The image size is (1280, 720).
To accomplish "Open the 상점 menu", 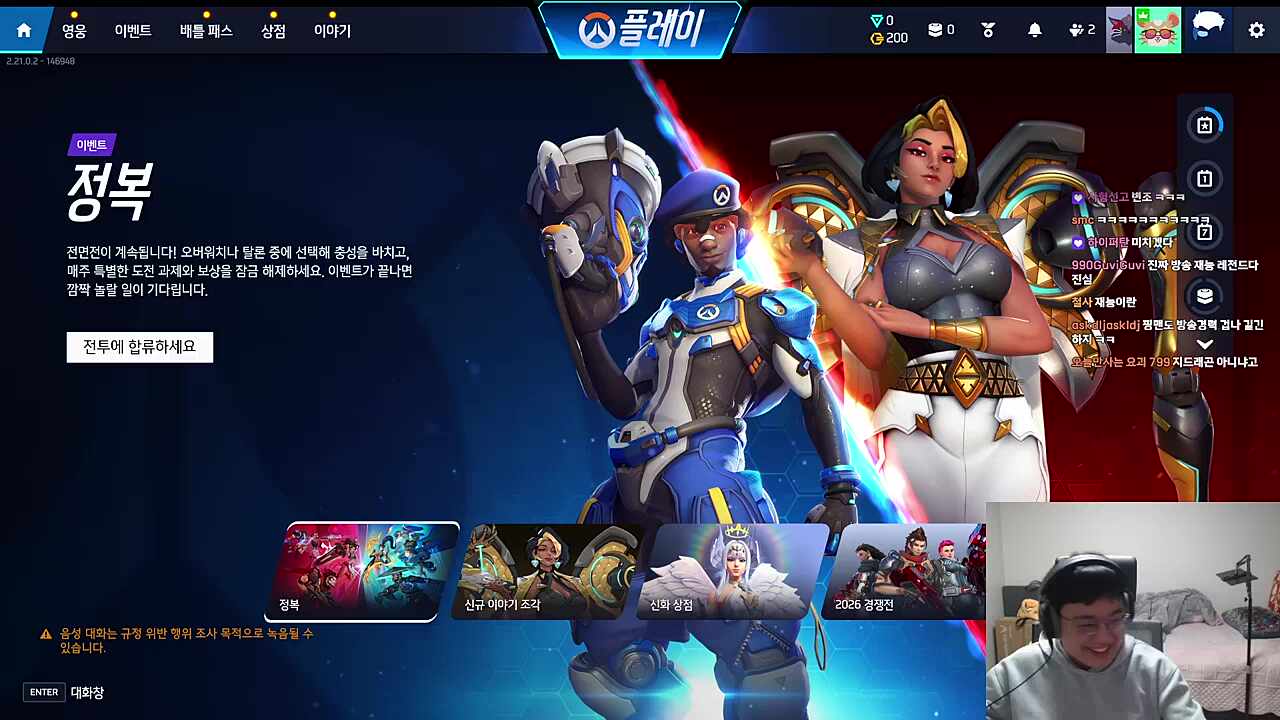I will click(273, 29).
